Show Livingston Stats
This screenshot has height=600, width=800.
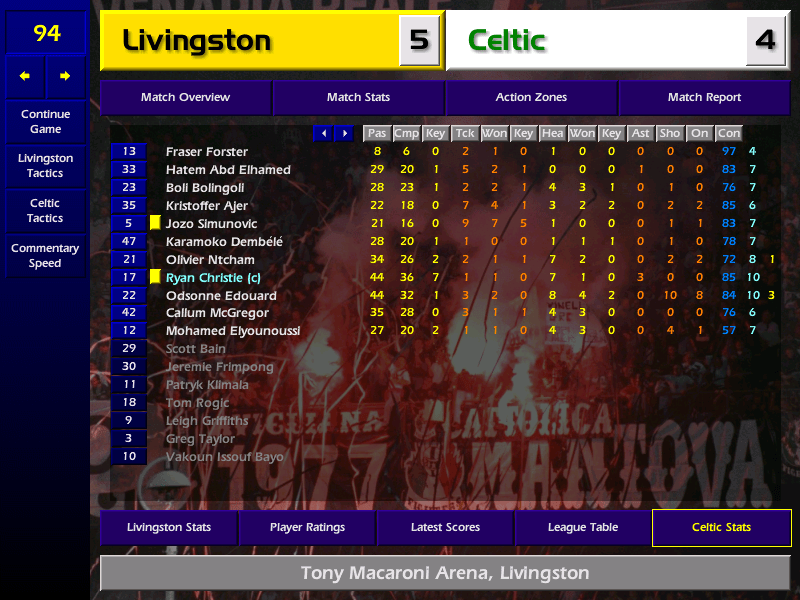coord(169,528)
